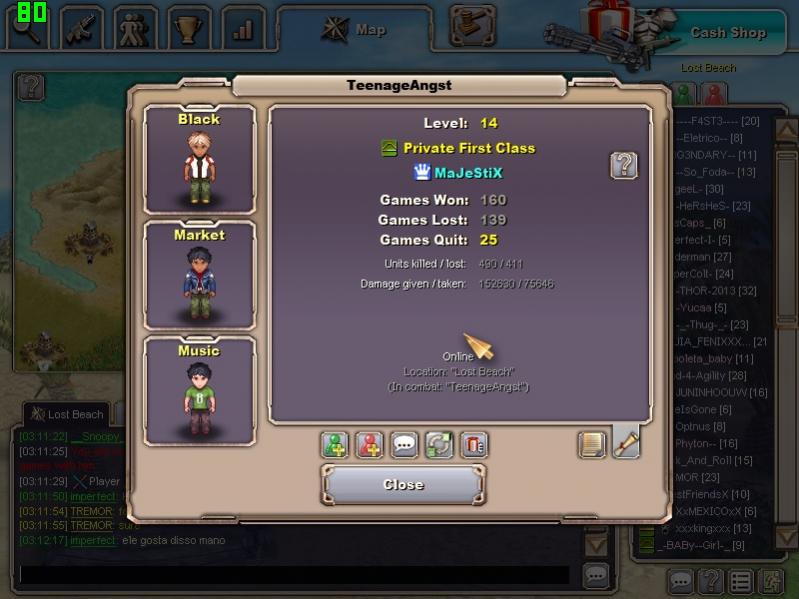Open the Cash Shop
Screen dimensions: 799x599
pyautogui.click(x=727, y=32)
